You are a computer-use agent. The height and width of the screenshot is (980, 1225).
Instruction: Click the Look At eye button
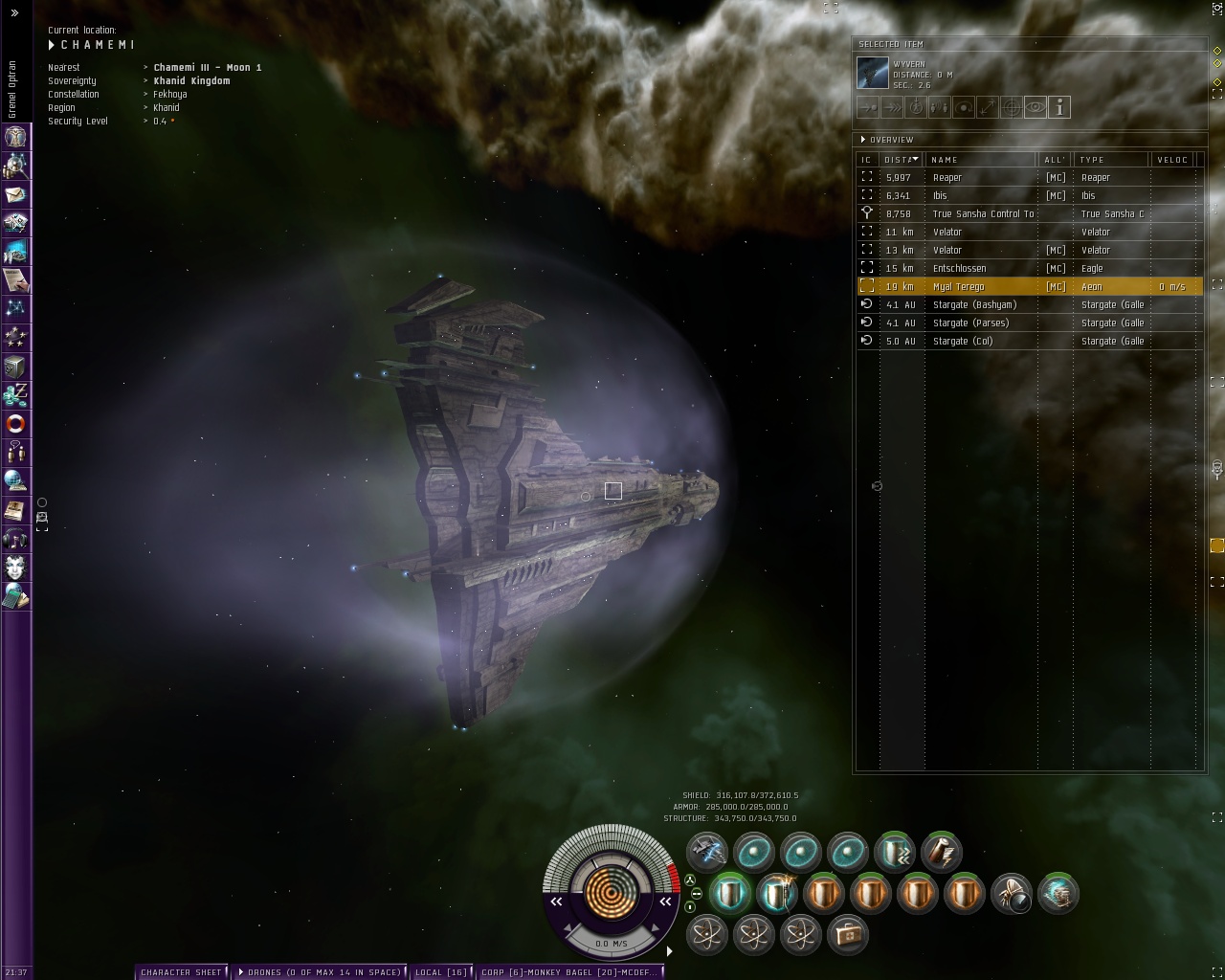click(1036, 107)
